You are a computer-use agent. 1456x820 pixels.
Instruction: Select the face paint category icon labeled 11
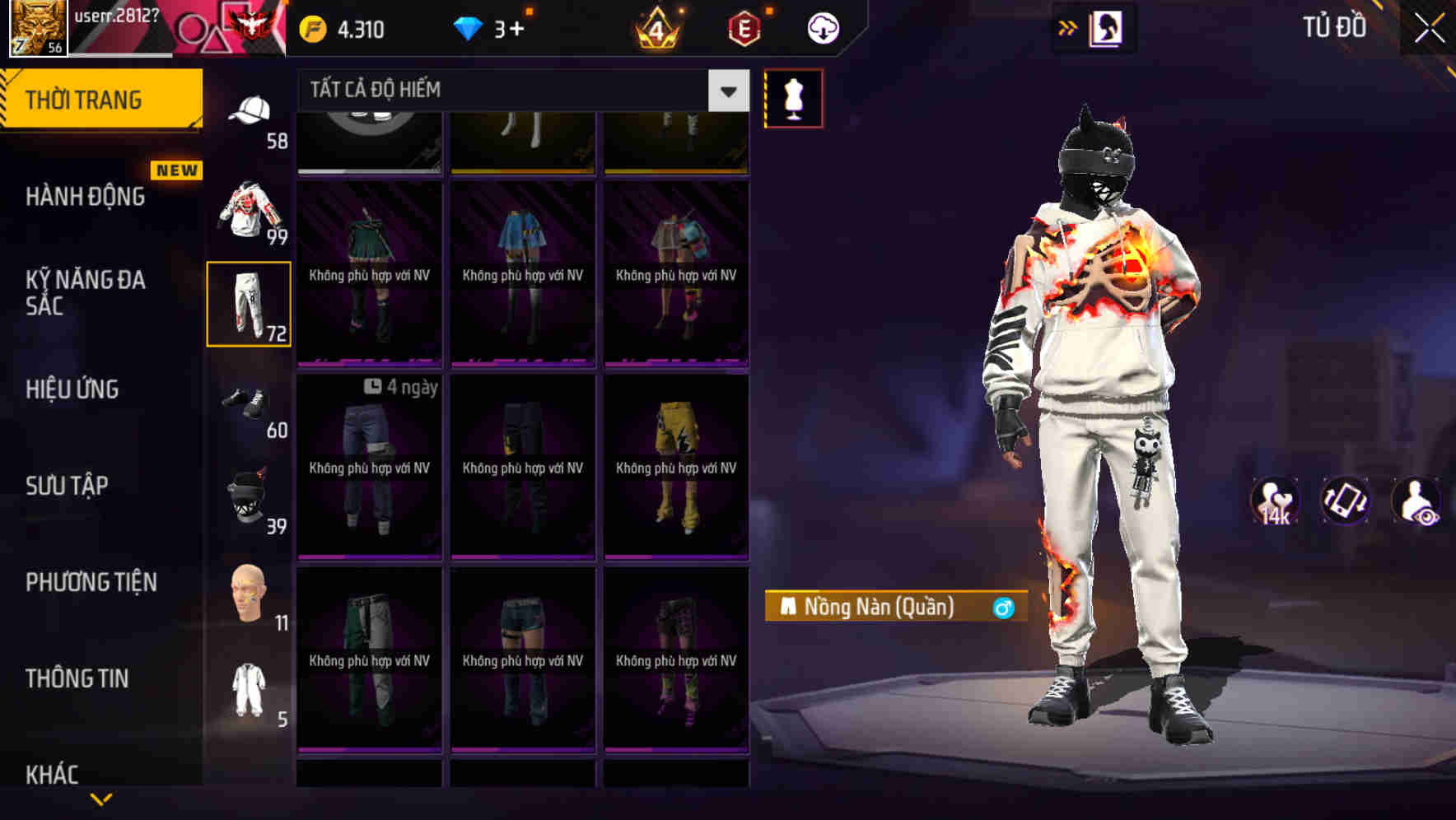(250, 594)
